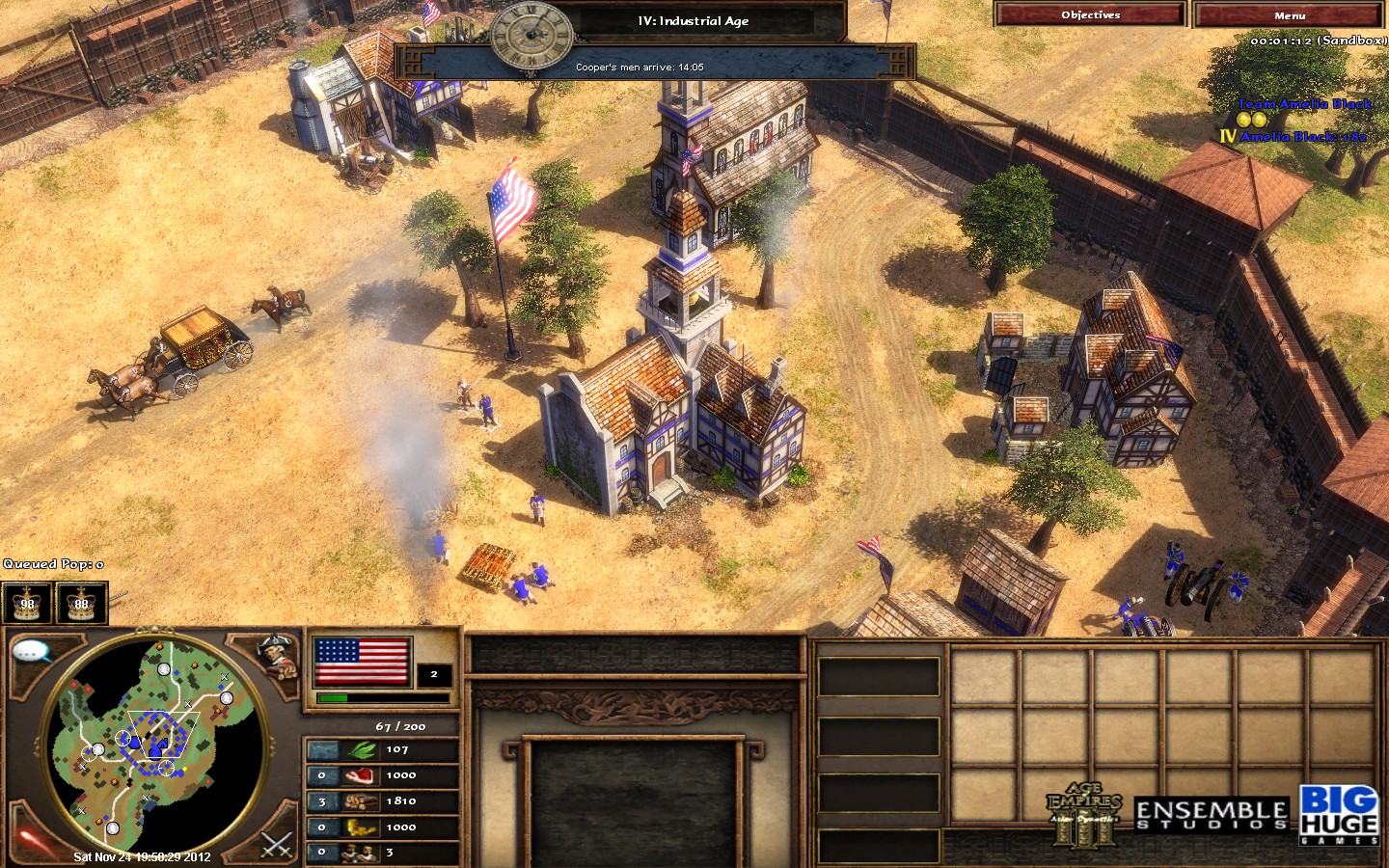Click the clock face at the top left
Viewport: 1389px width, 868px height.
(x=531, y=37)
